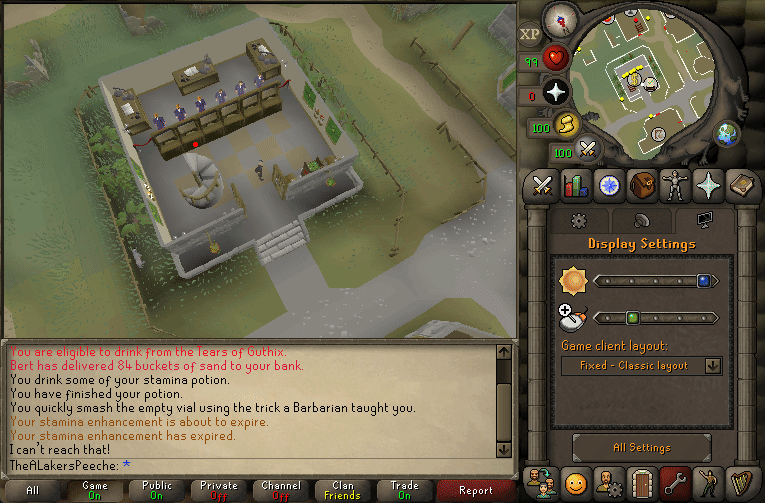Viewport: 765px width, 503px height.
Task: Toggle the run energy orb
Action: click(x=566, y=126)
